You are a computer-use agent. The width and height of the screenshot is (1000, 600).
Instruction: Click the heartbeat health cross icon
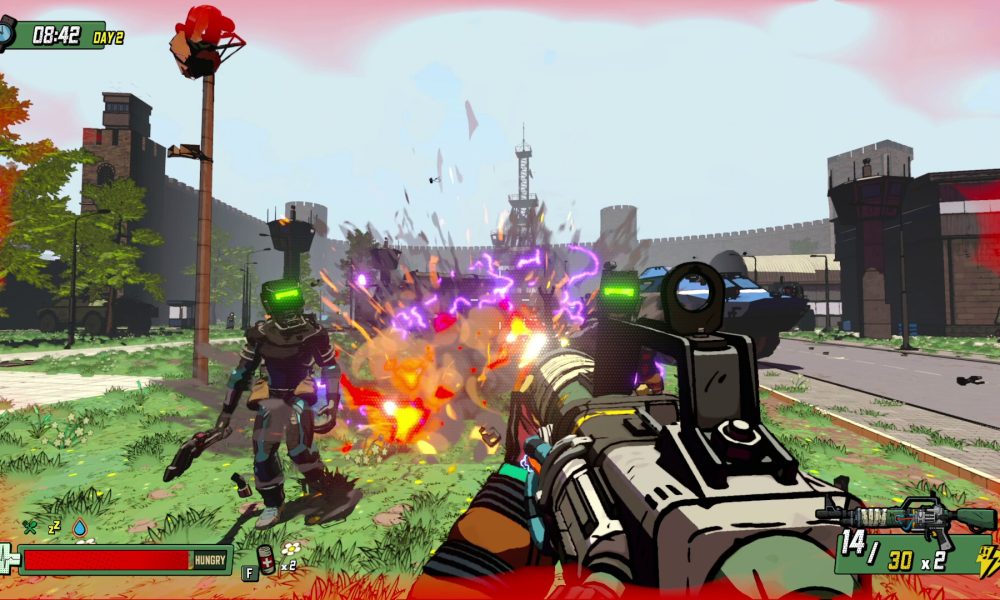[x=8, y=559]
